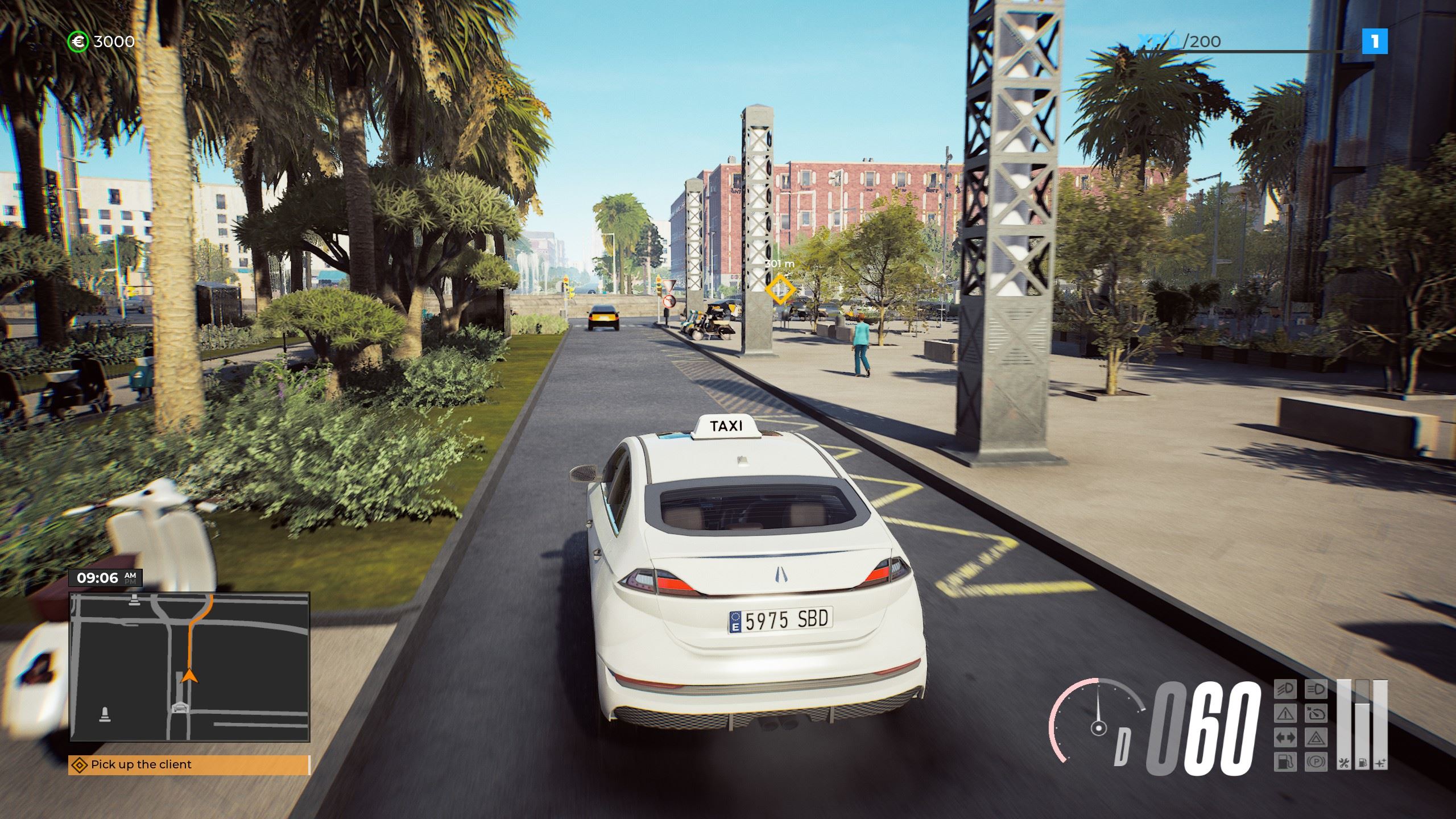The image size is (1456, 819).
Task: Toggle the turn signal arrows indicator
Action: click(1285, 738)
